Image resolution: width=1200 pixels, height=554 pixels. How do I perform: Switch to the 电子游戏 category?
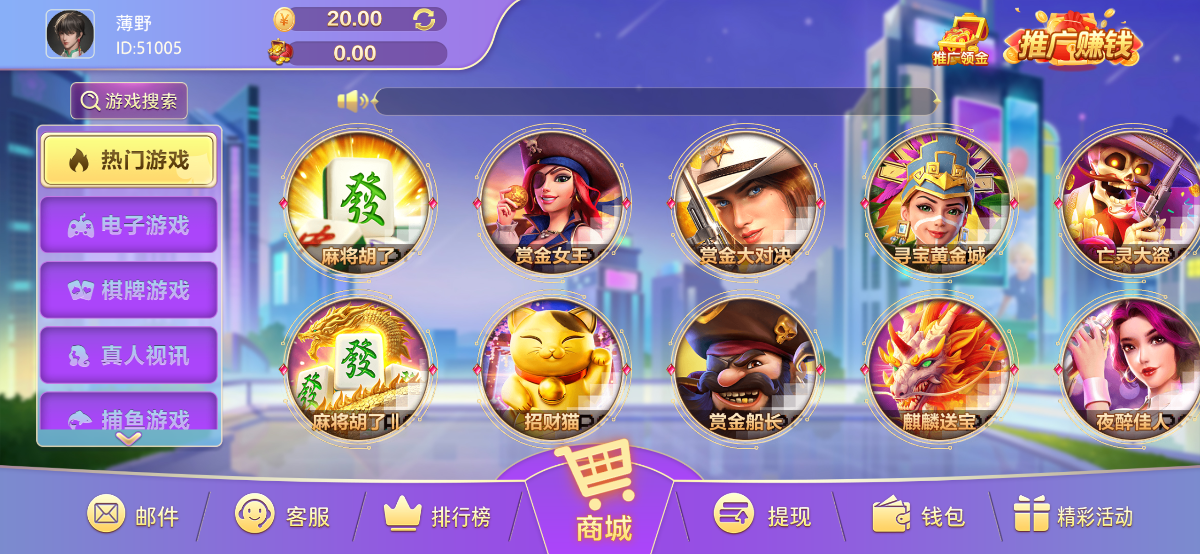click(129, 225)
